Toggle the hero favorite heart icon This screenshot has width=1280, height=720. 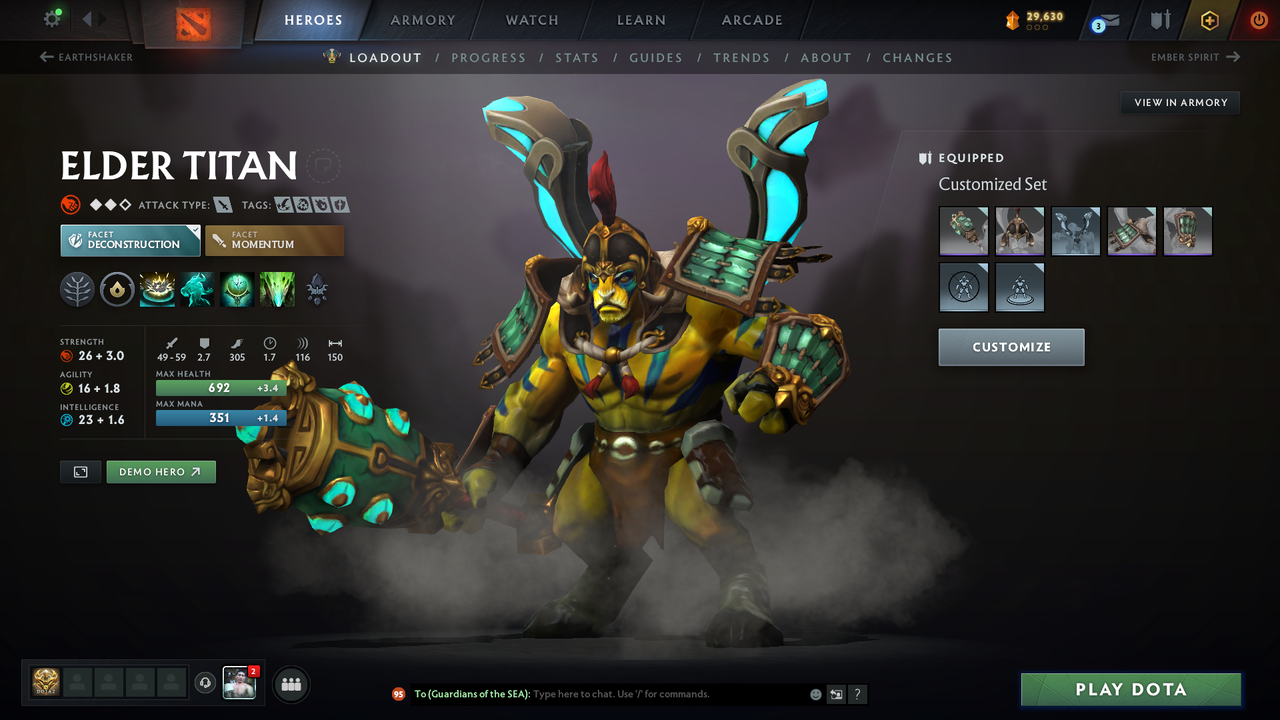tap(323, 166)
